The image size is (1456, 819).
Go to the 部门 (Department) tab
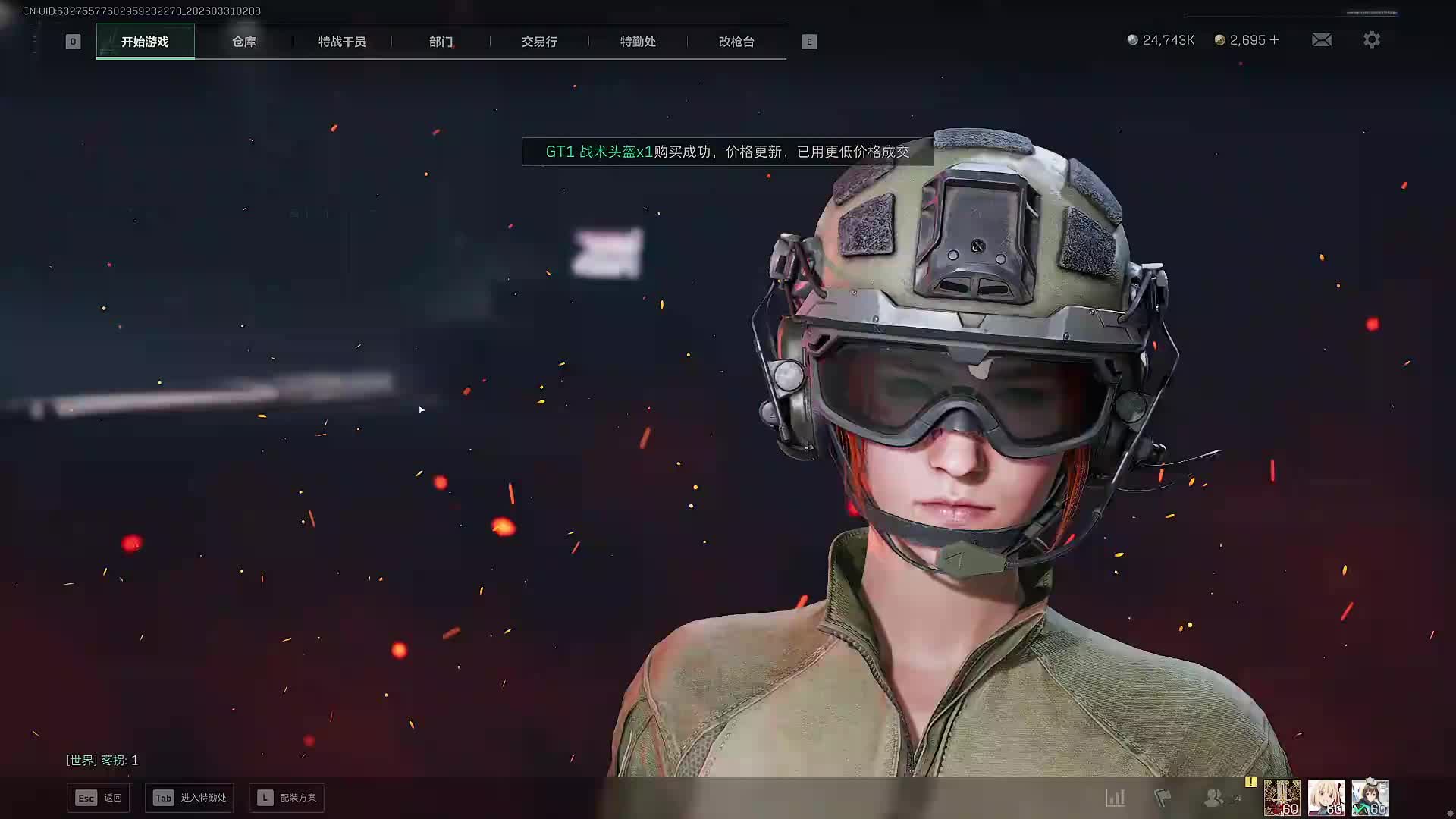[441, 42]
